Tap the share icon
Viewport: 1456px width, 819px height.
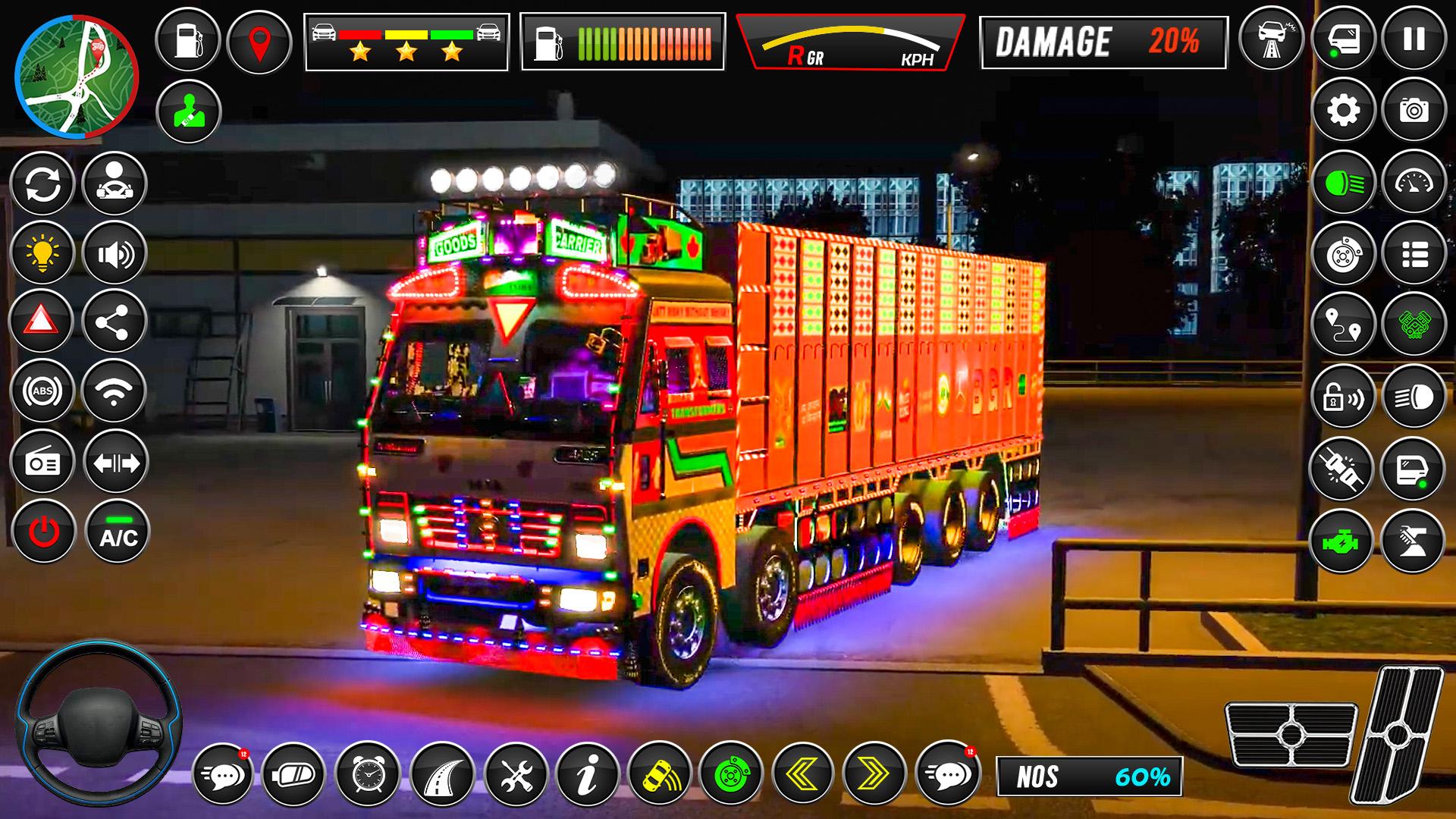pyautogui.click(x=115, y=322)
